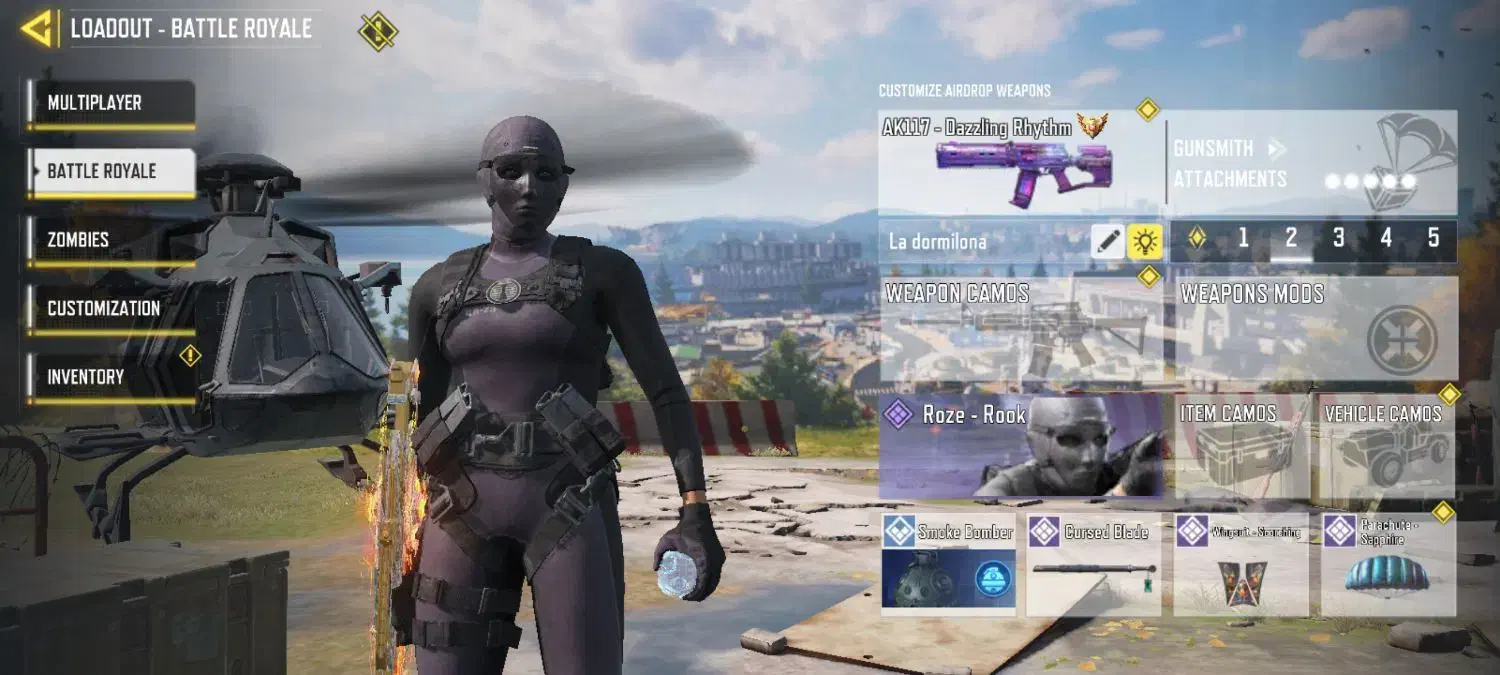Go back using the yellow arrow button
The image size is (1500, 675).
[x=37, y=29]
